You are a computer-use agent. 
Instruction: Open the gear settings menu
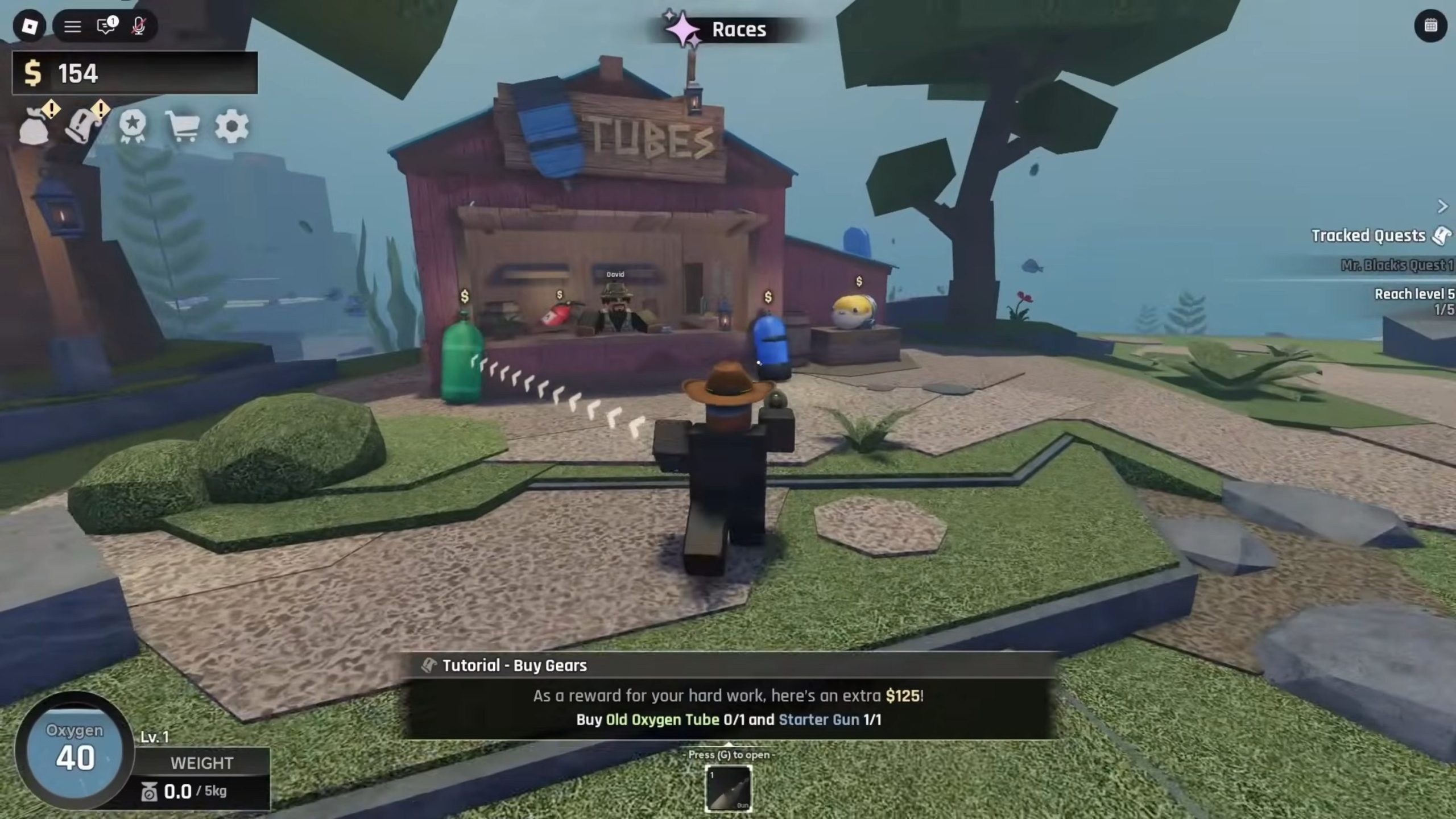click(231, 126)
